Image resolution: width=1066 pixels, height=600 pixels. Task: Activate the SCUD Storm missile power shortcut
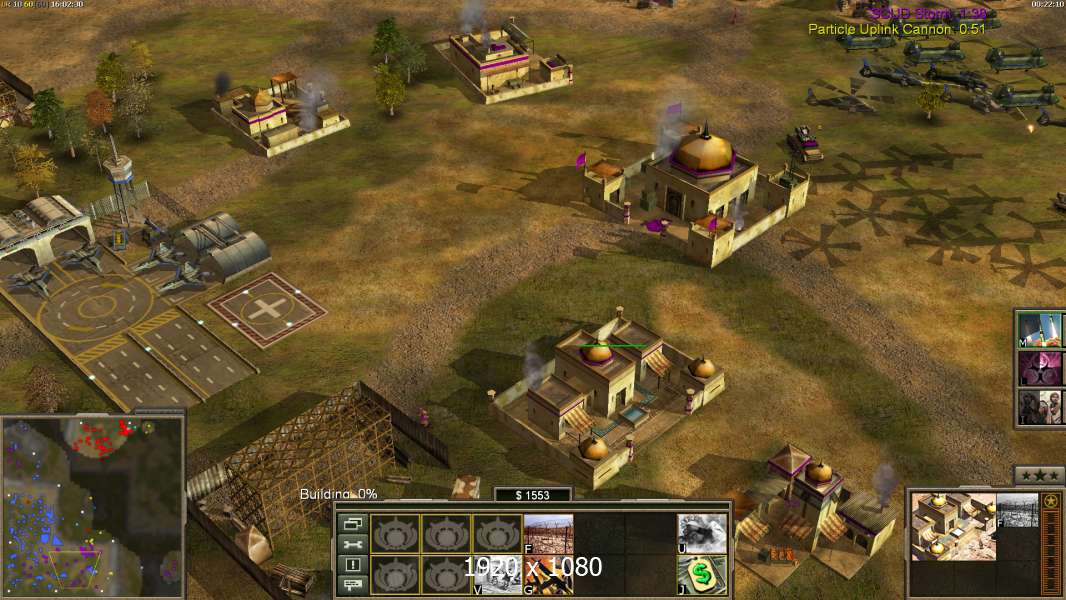click(1041, 328)
